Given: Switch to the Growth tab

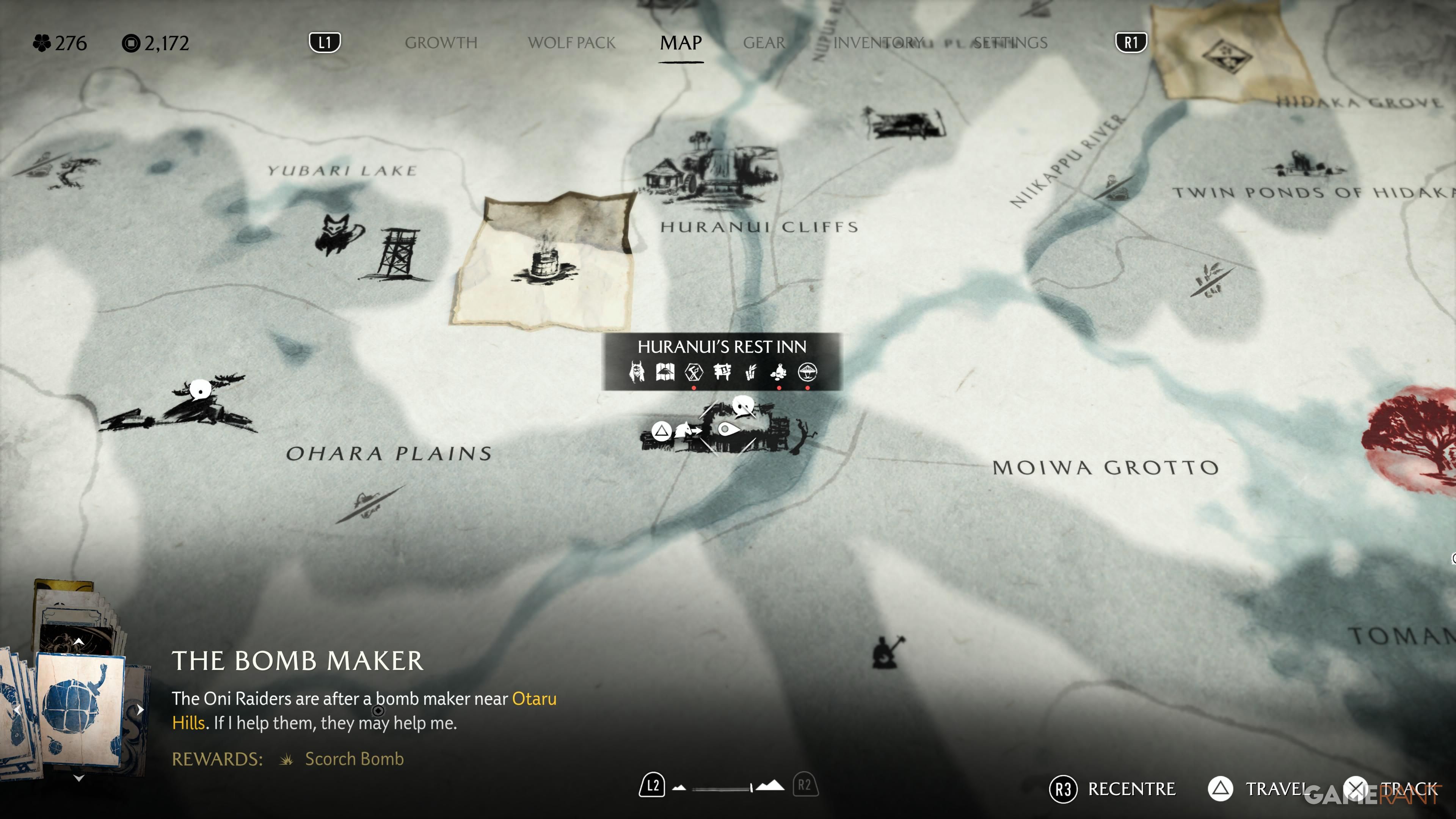Looking at the screenshot, I should 441,43.
